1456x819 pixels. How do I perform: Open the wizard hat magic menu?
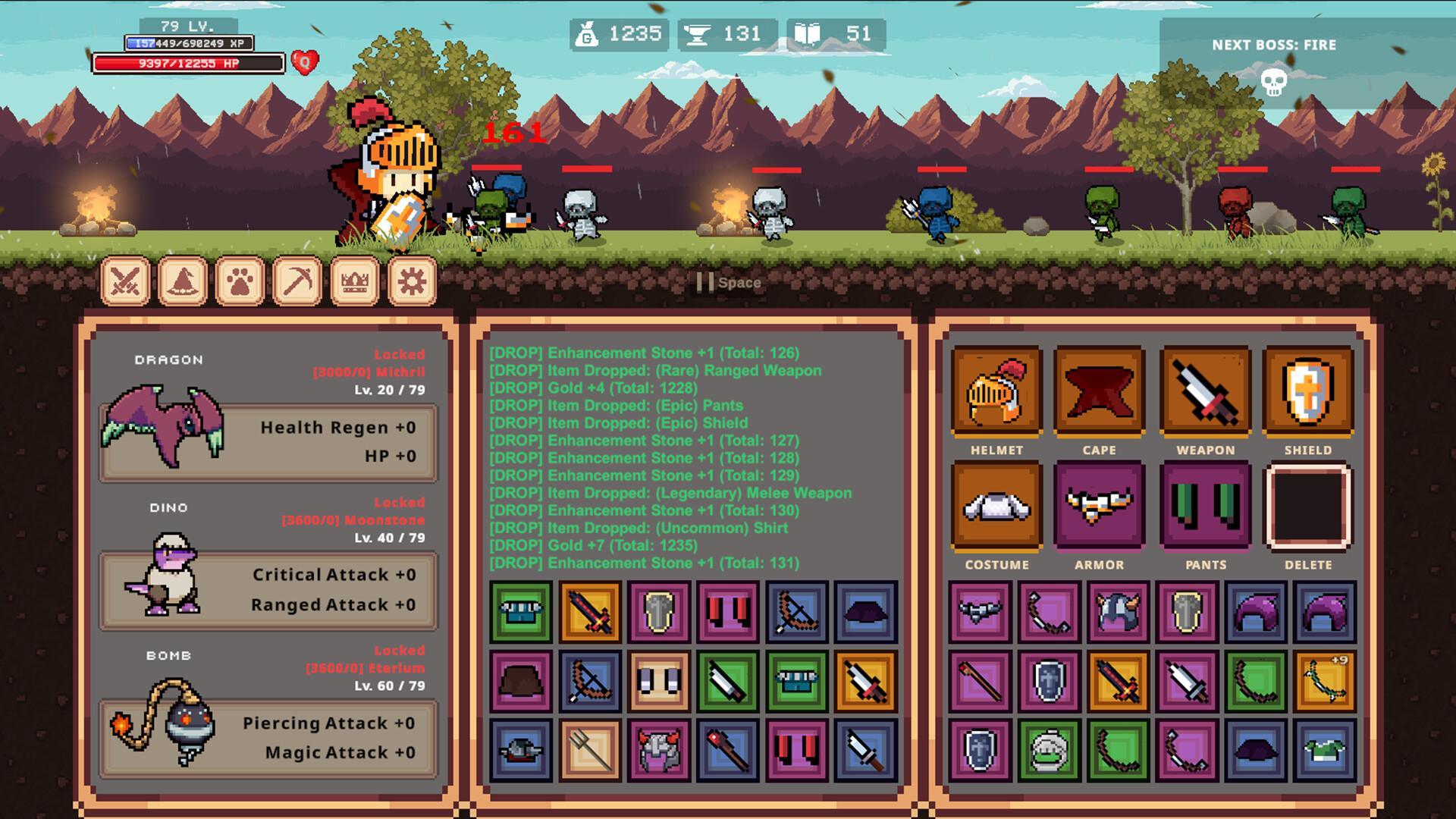(x=182, y=280)
